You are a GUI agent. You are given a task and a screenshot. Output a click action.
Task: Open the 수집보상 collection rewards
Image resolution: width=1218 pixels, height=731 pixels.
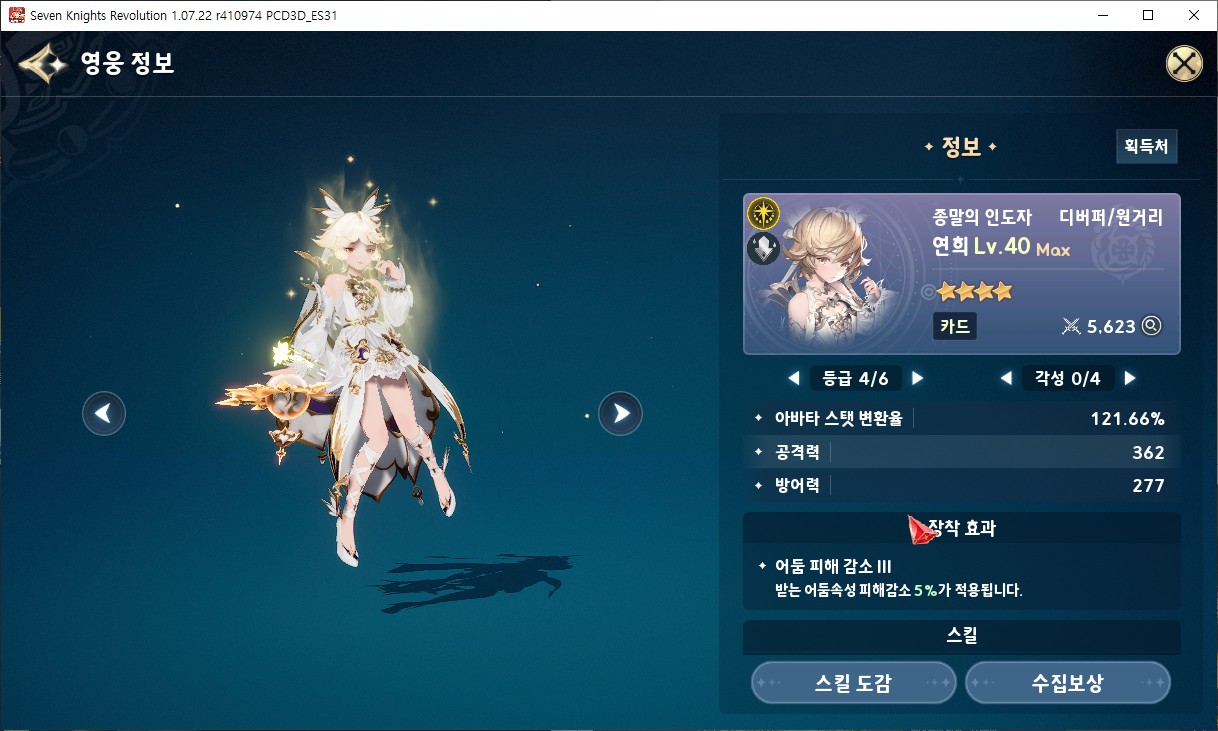tap(1067, 683)
